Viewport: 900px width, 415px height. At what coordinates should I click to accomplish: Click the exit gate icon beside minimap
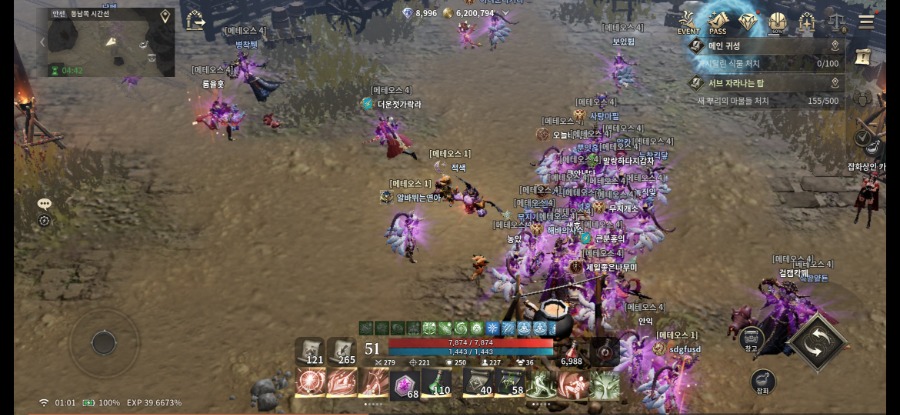[194, 20]
